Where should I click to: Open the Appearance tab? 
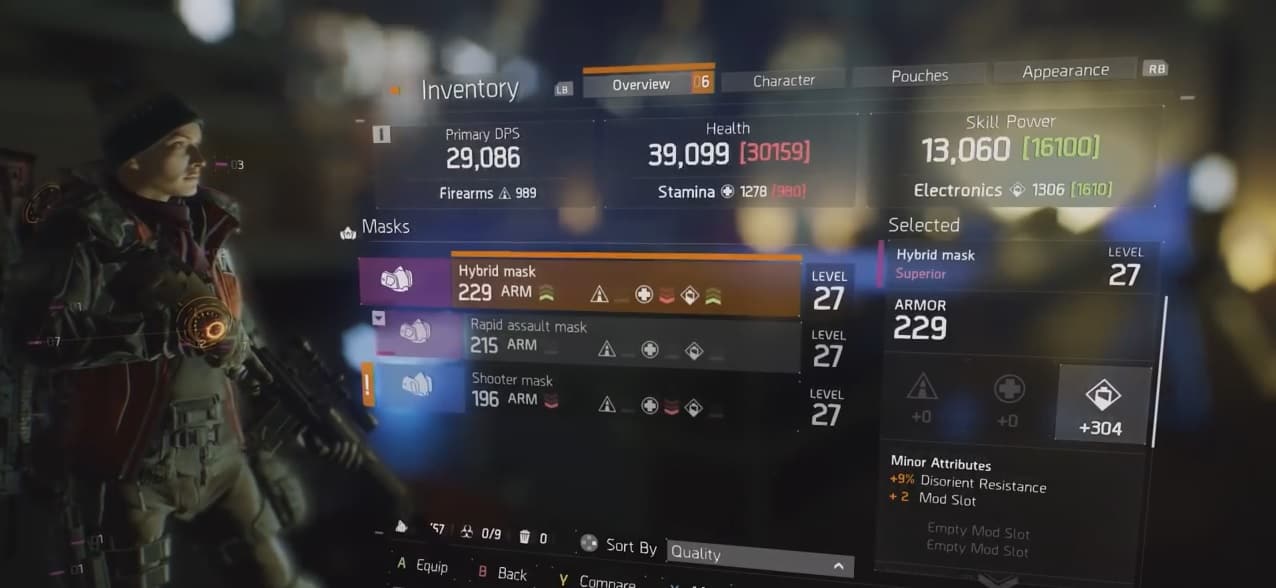1065,71
